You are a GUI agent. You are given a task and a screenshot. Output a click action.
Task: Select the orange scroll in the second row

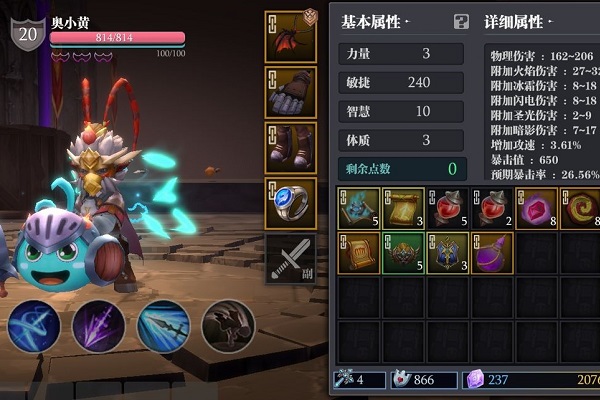[x=358, y=253]
